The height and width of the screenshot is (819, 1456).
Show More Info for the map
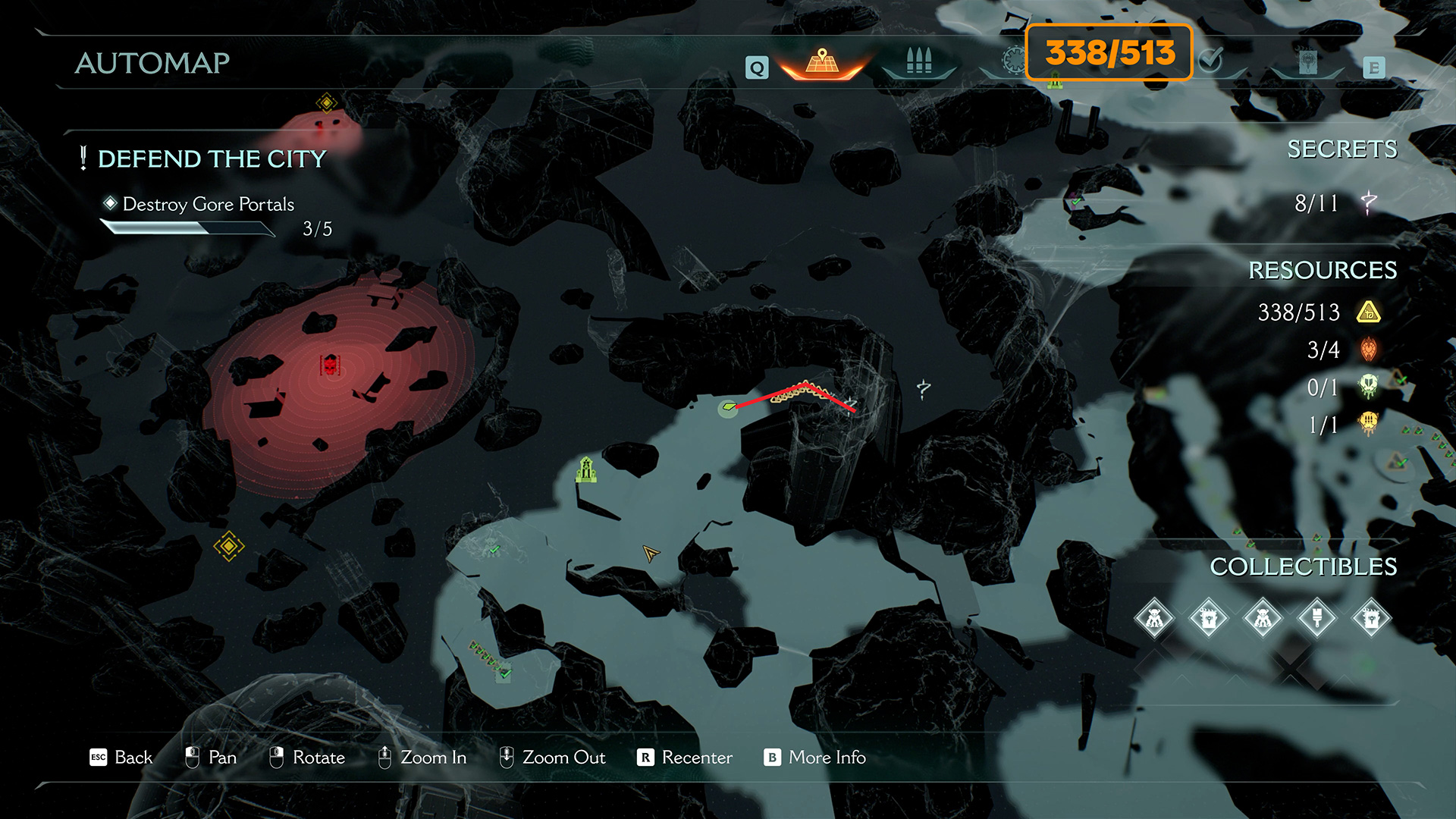tap(815, 758)
